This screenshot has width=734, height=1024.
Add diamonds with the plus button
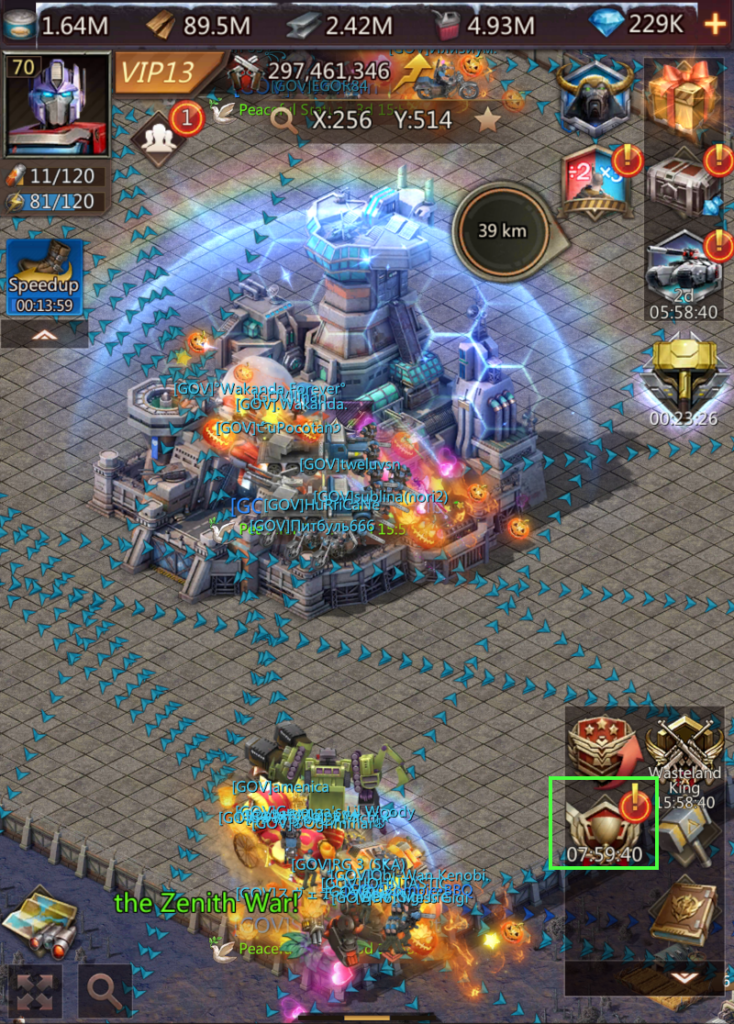coord(716,24)
